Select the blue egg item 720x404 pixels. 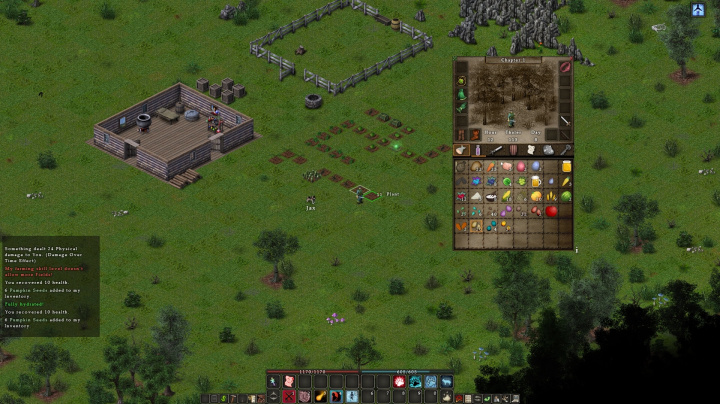pyautogui.click(x=536, y=167)
